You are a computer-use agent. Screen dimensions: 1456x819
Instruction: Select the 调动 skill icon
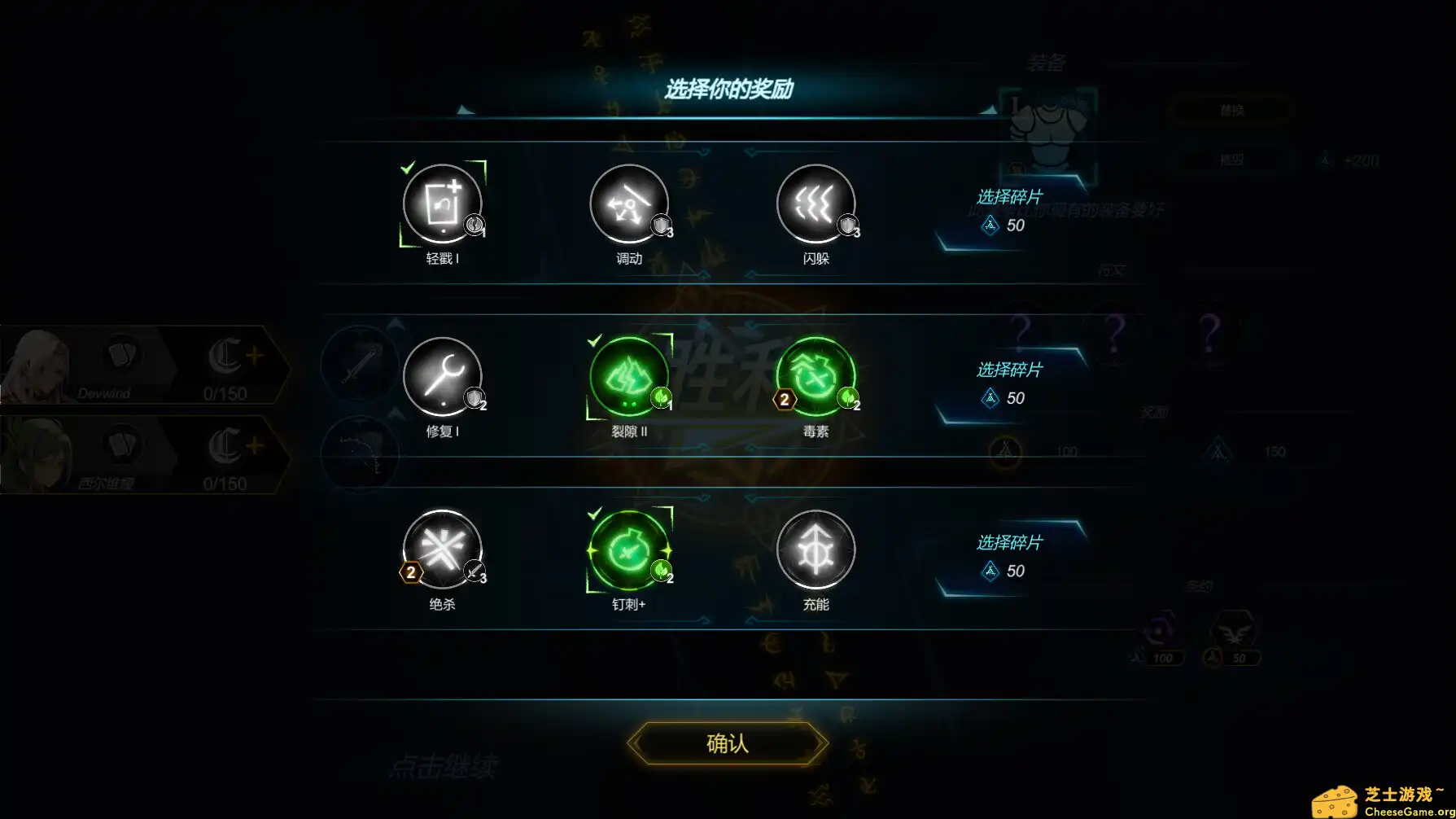[x=629, y=204]
